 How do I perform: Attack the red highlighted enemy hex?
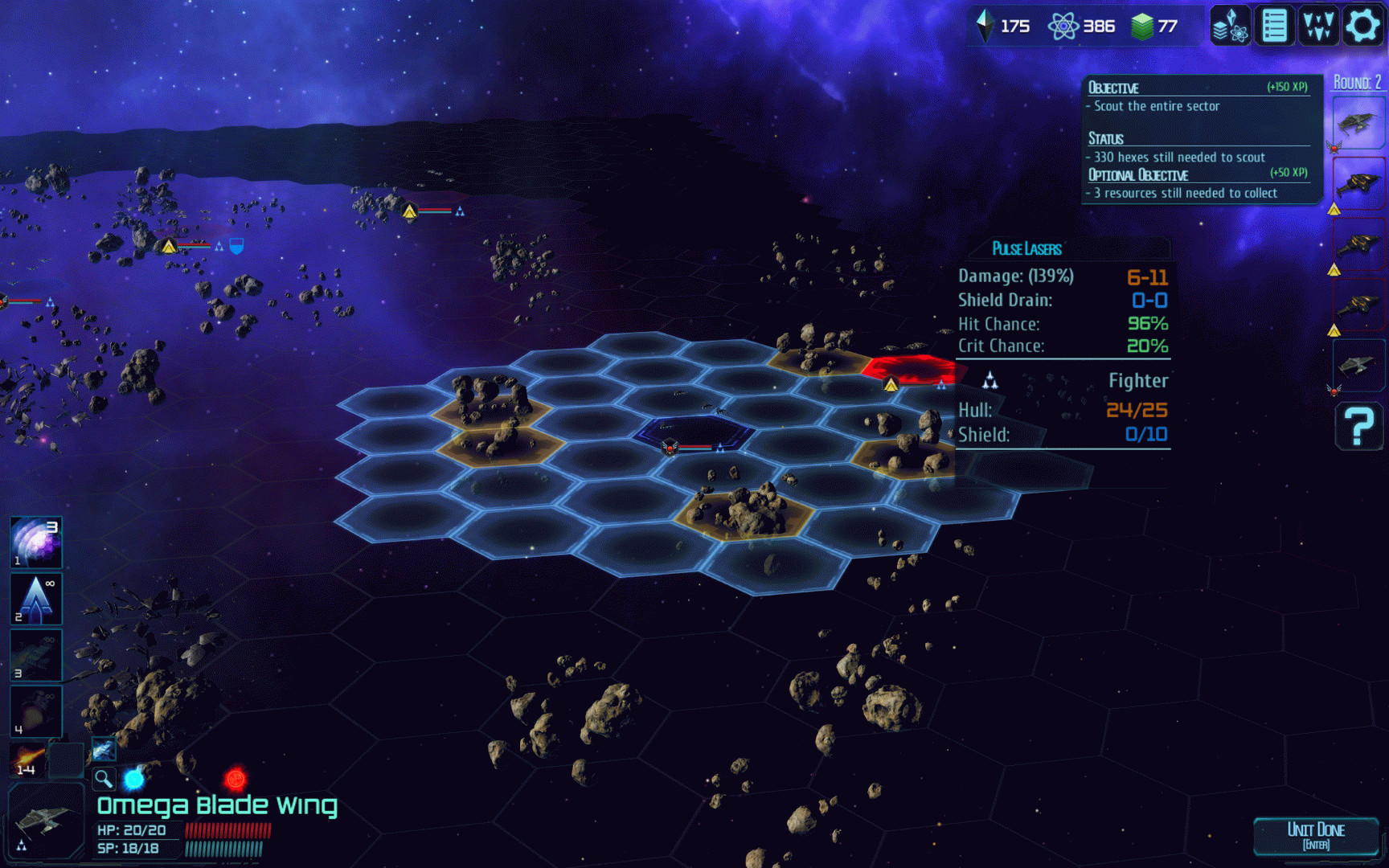point(910,369)
